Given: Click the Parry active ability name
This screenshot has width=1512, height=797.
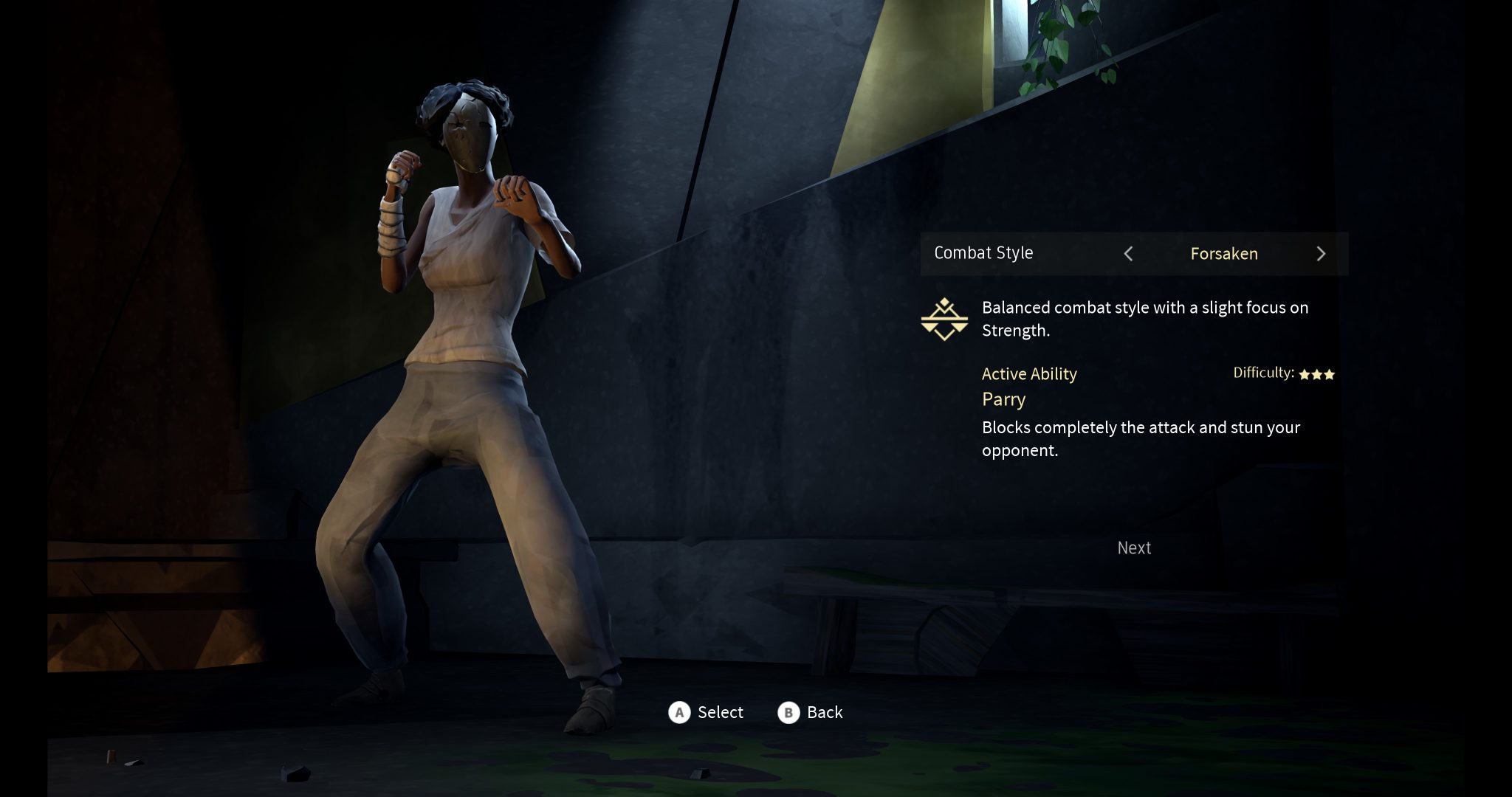Looking at the screenshot, I should (1003, 399).
